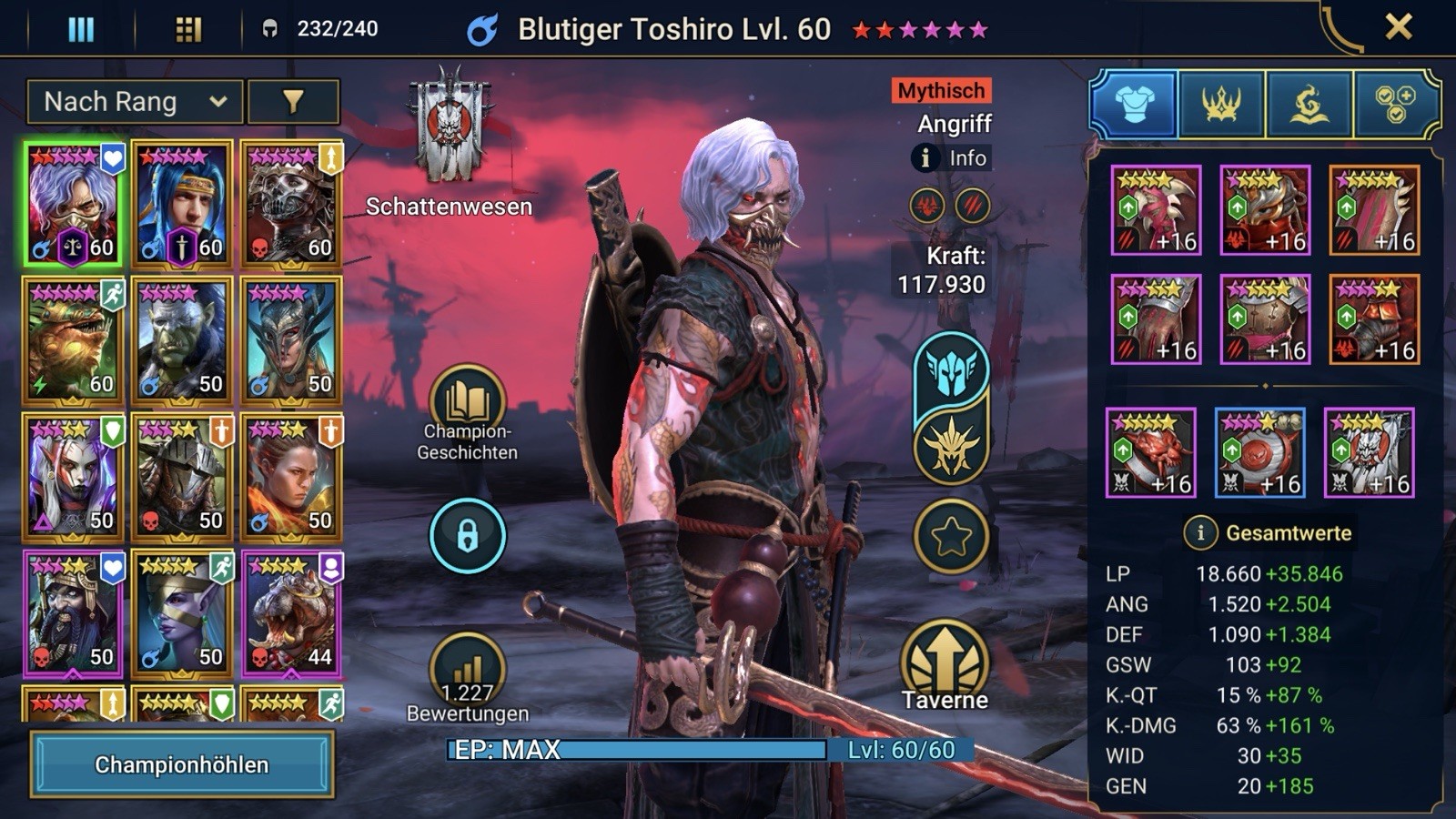Click the star favorite button

pyautogui.click(x=951, y=537)
